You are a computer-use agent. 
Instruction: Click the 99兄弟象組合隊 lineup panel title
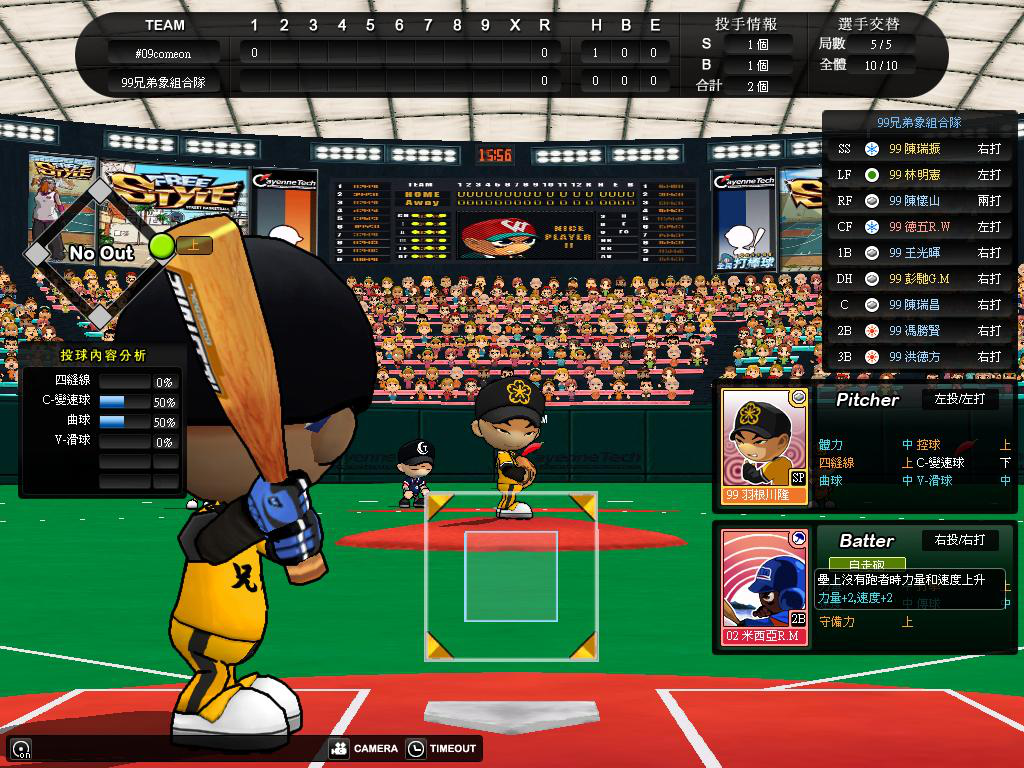[918, 122]
